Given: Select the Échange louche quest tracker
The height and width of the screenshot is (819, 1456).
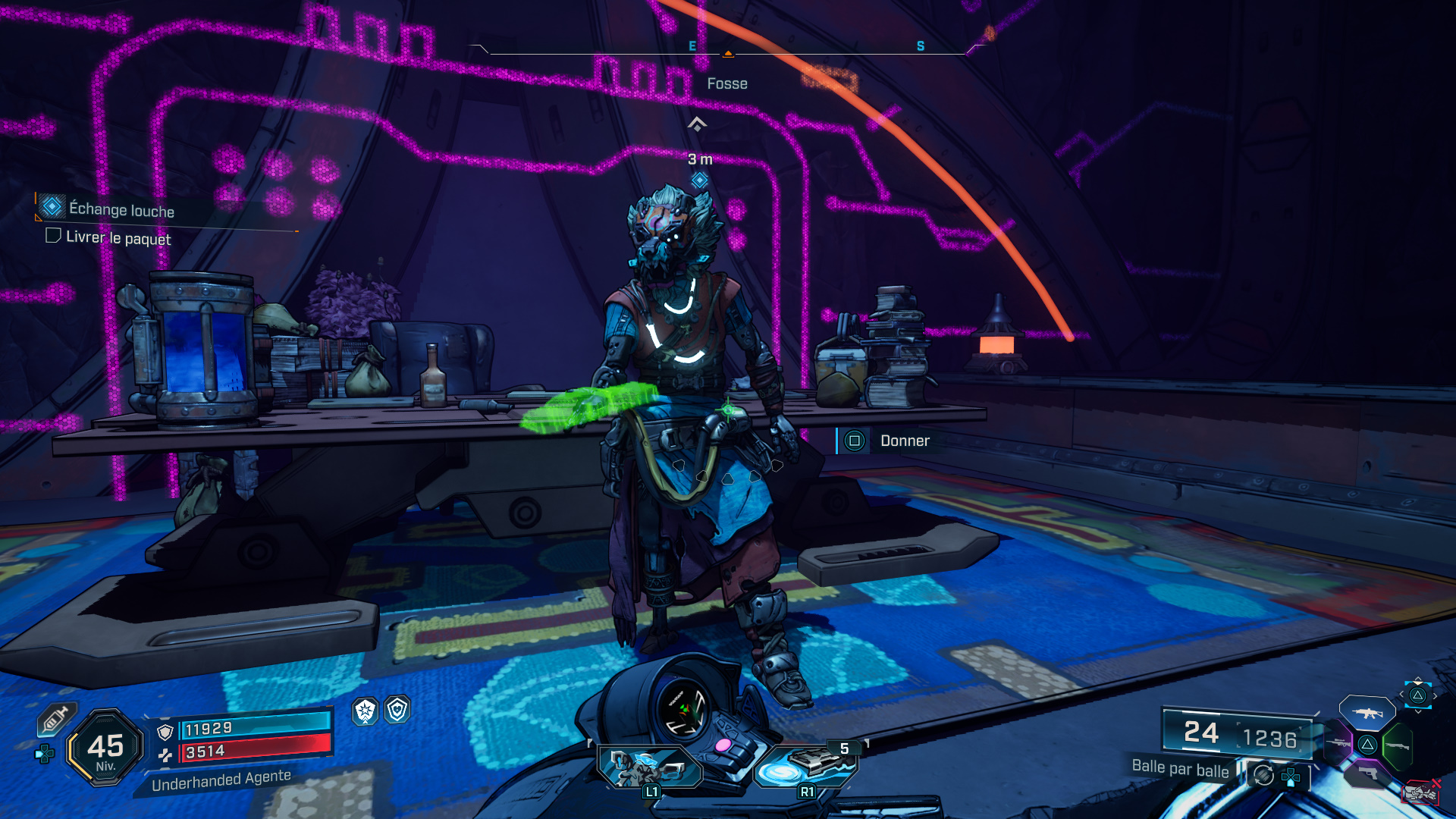Looking at the screenshot, I should coord(121,209).
